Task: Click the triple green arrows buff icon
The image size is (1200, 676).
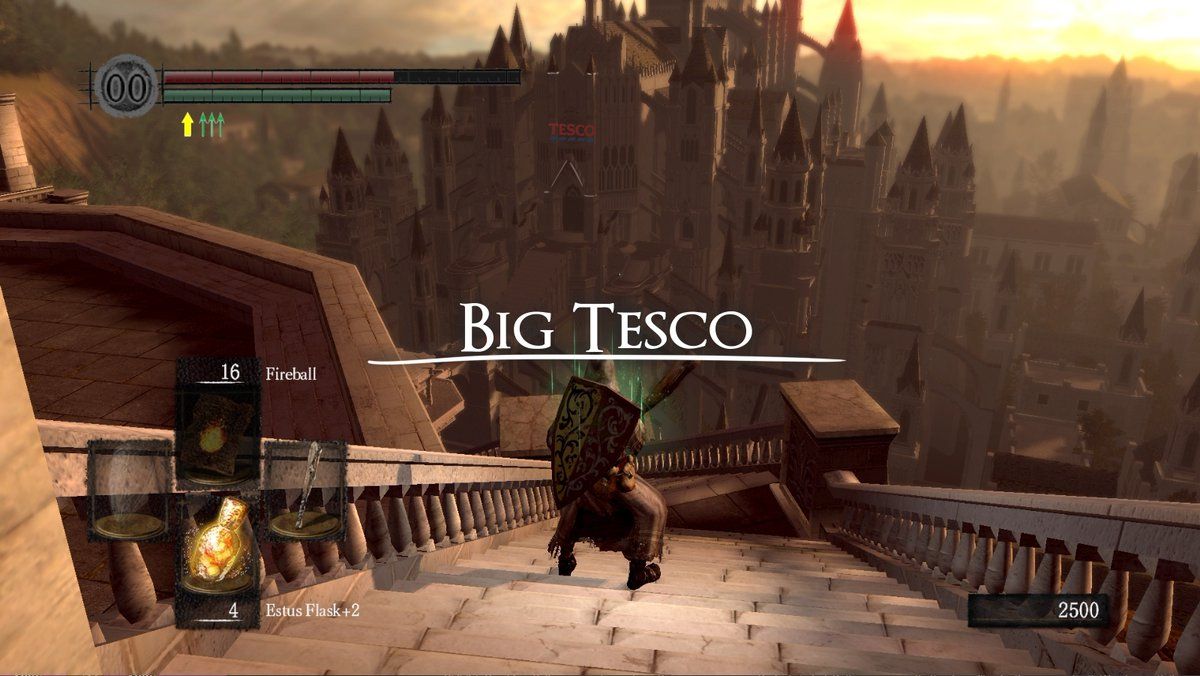Action: [211, 124]
